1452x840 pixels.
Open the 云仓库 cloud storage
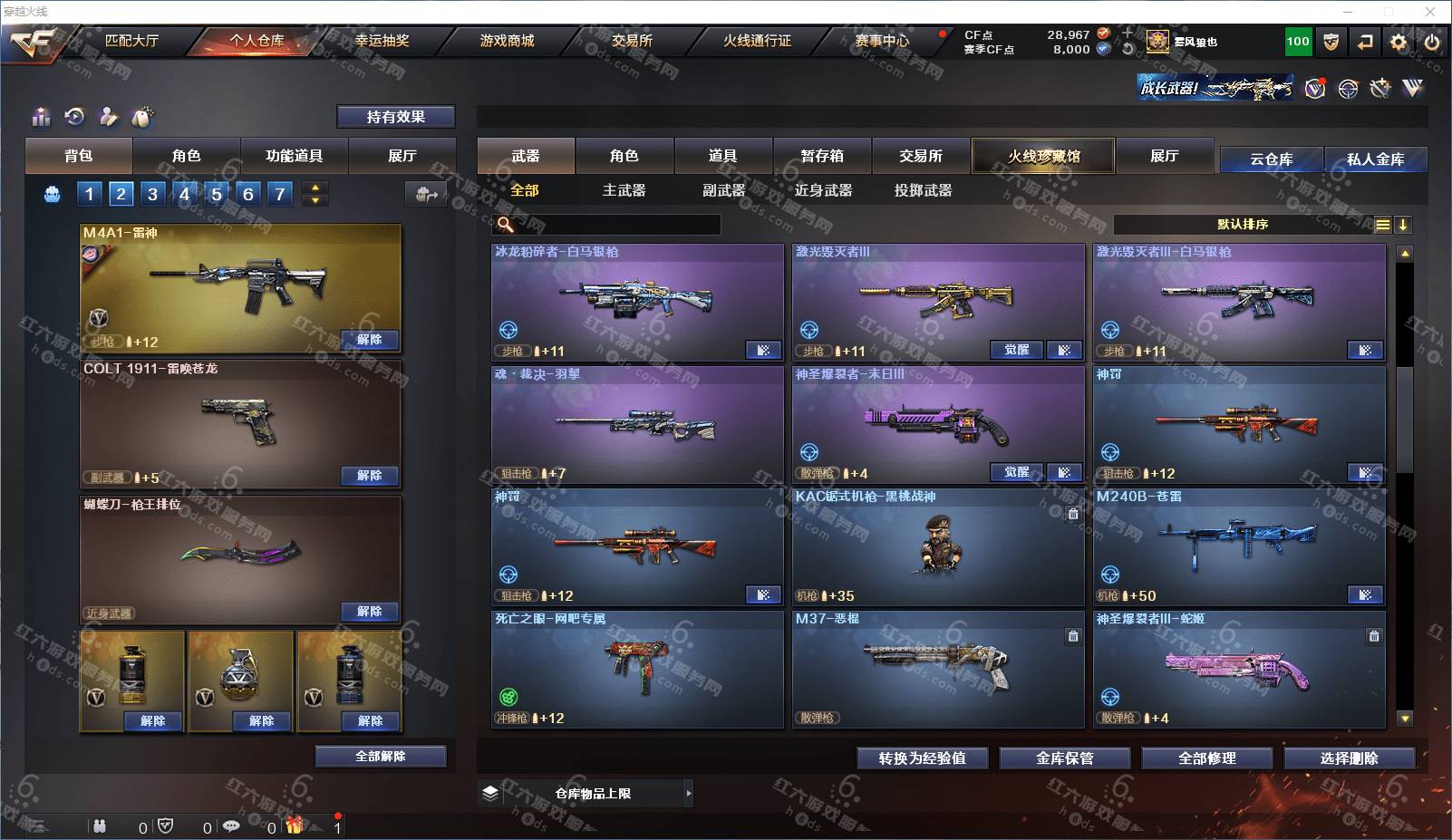pos(1271,159)
